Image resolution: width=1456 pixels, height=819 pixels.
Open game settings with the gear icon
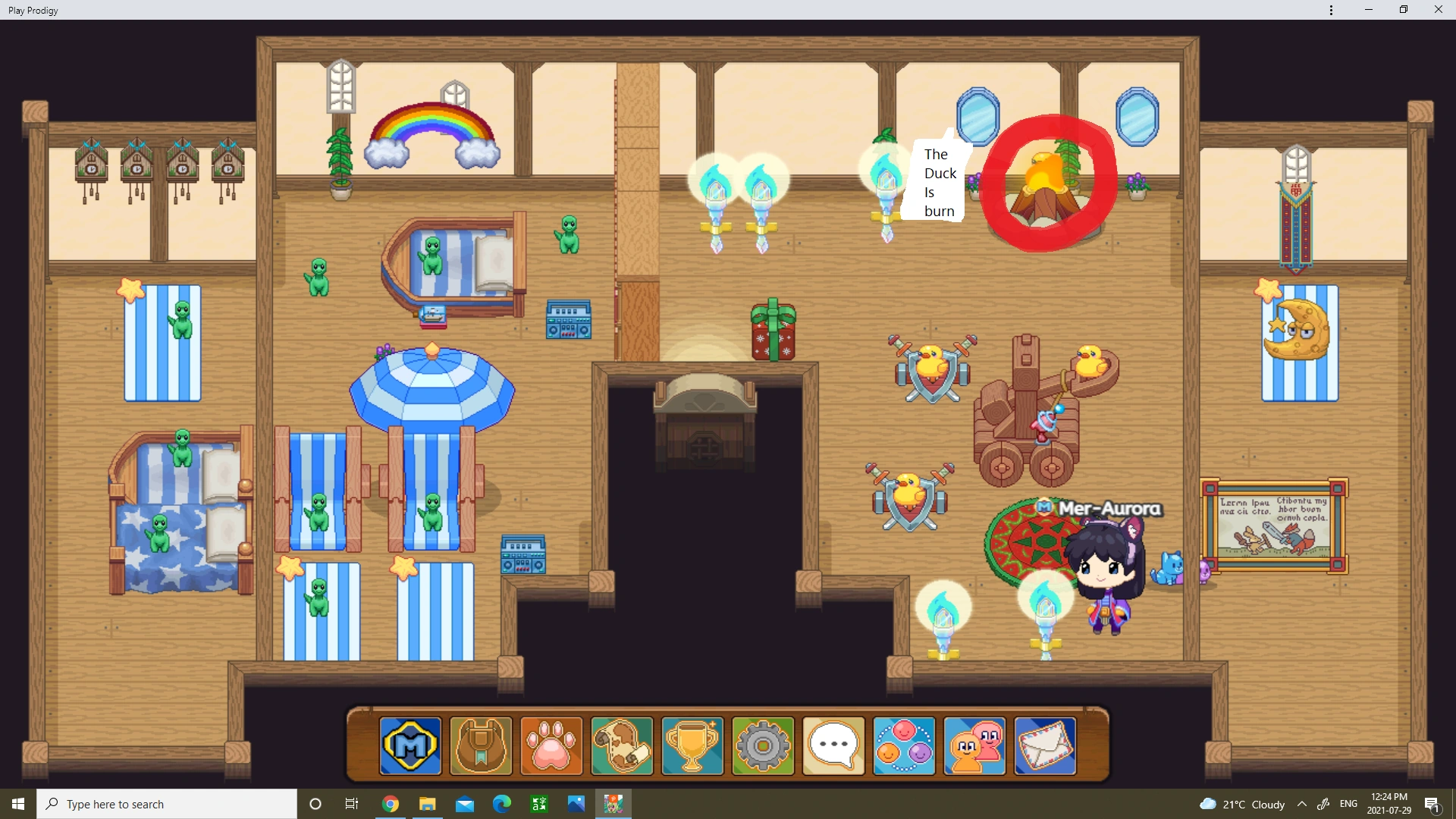763,747
